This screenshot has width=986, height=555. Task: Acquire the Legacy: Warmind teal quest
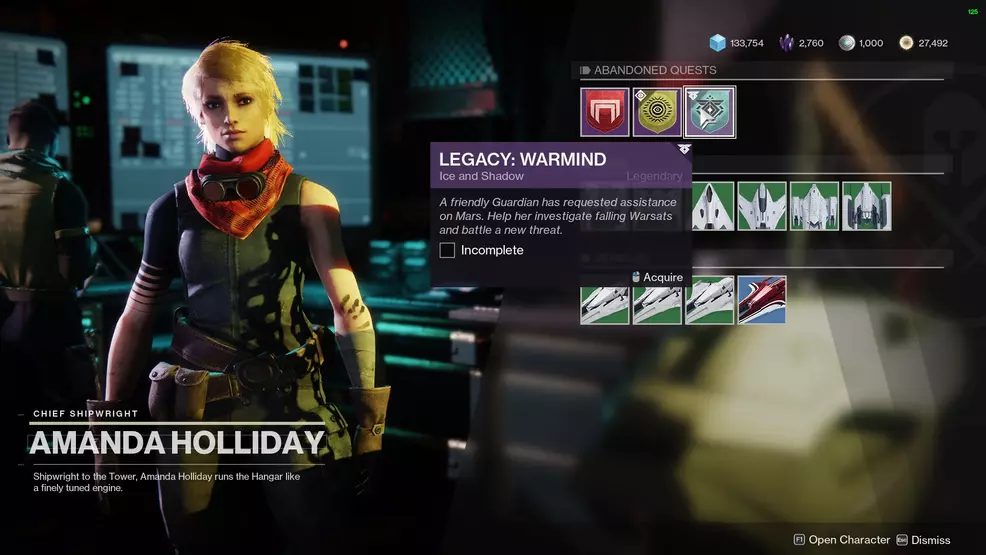pos(709,112)
